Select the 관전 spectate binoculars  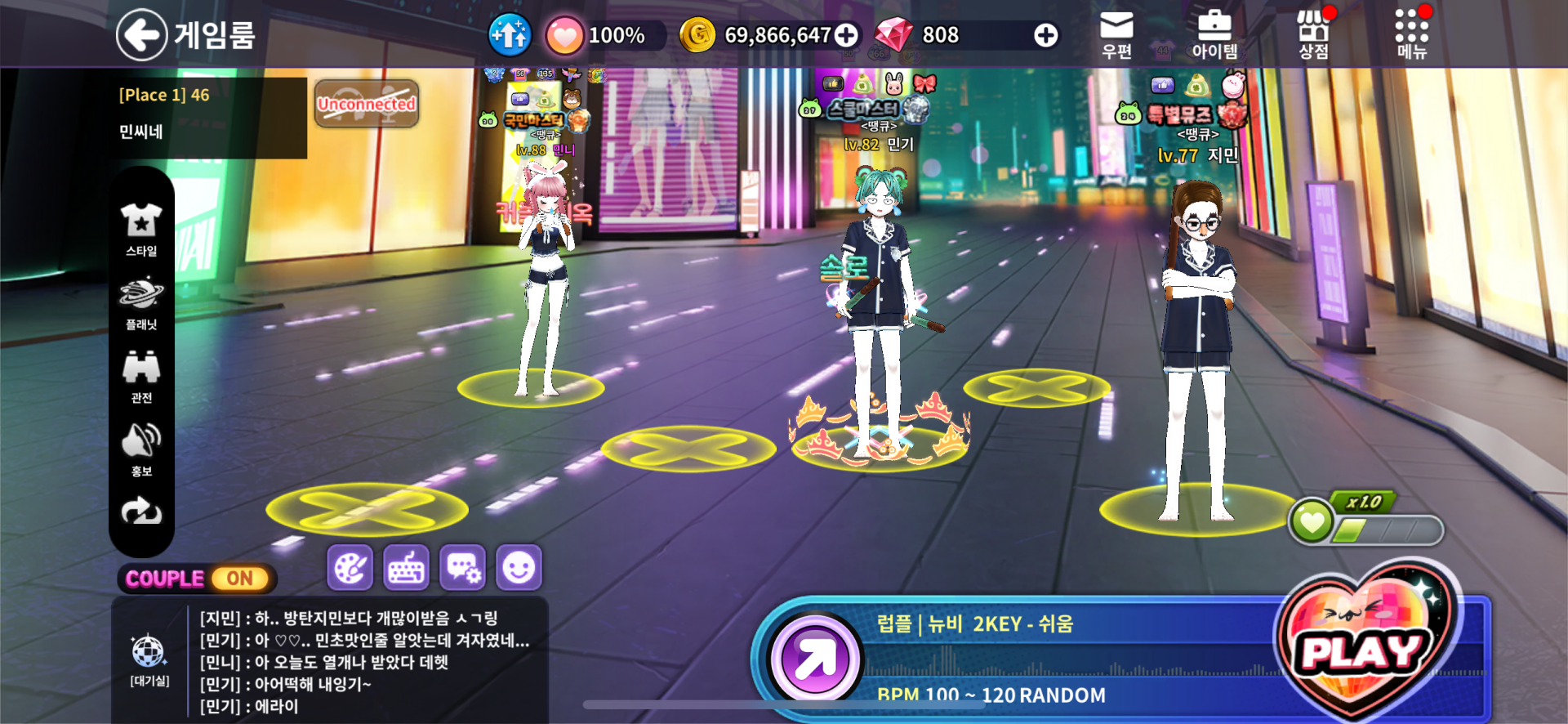141,377
